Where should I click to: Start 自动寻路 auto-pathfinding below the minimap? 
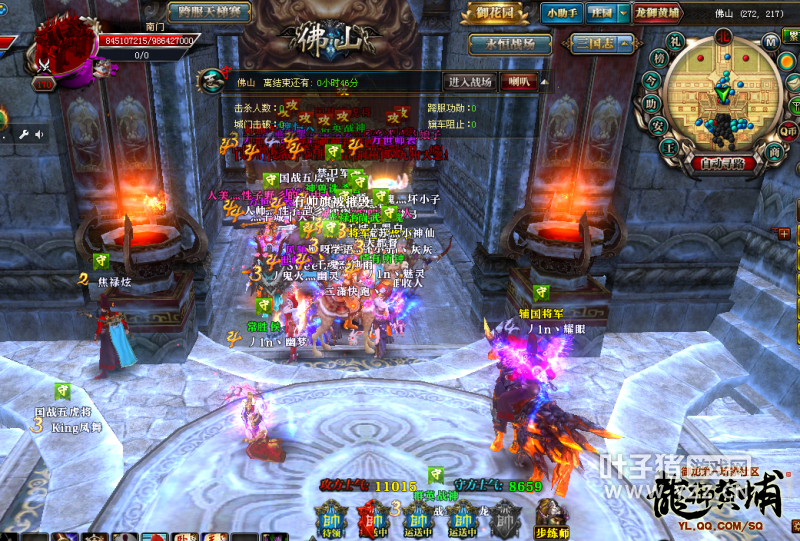[722, 164]
